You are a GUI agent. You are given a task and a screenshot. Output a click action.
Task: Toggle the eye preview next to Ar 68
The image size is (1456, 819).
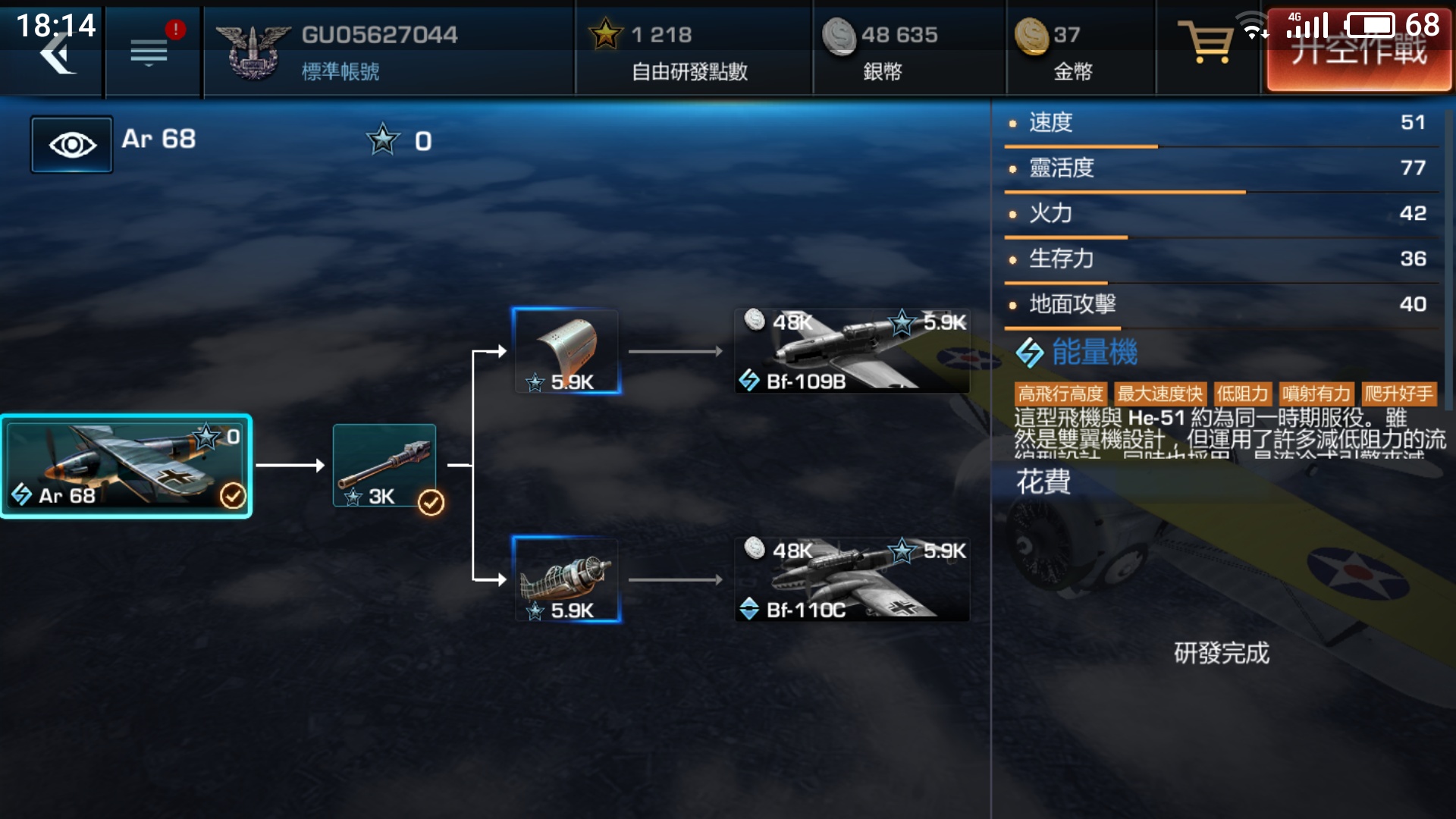coord(71,143)
